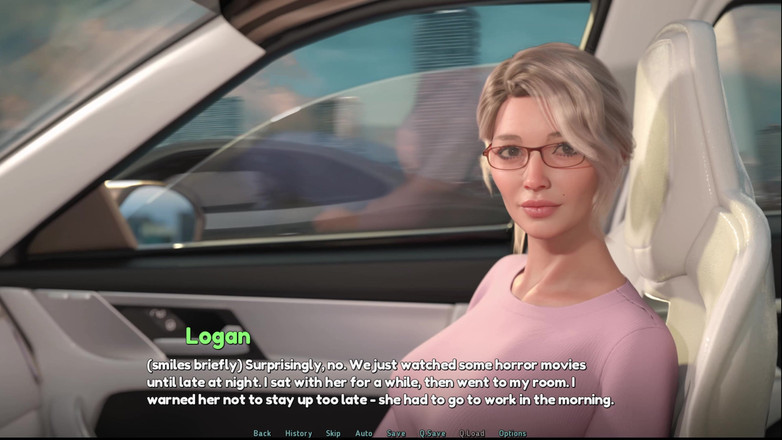782x440 pixels.
Task: Open the Options menu
Action: 512,433
